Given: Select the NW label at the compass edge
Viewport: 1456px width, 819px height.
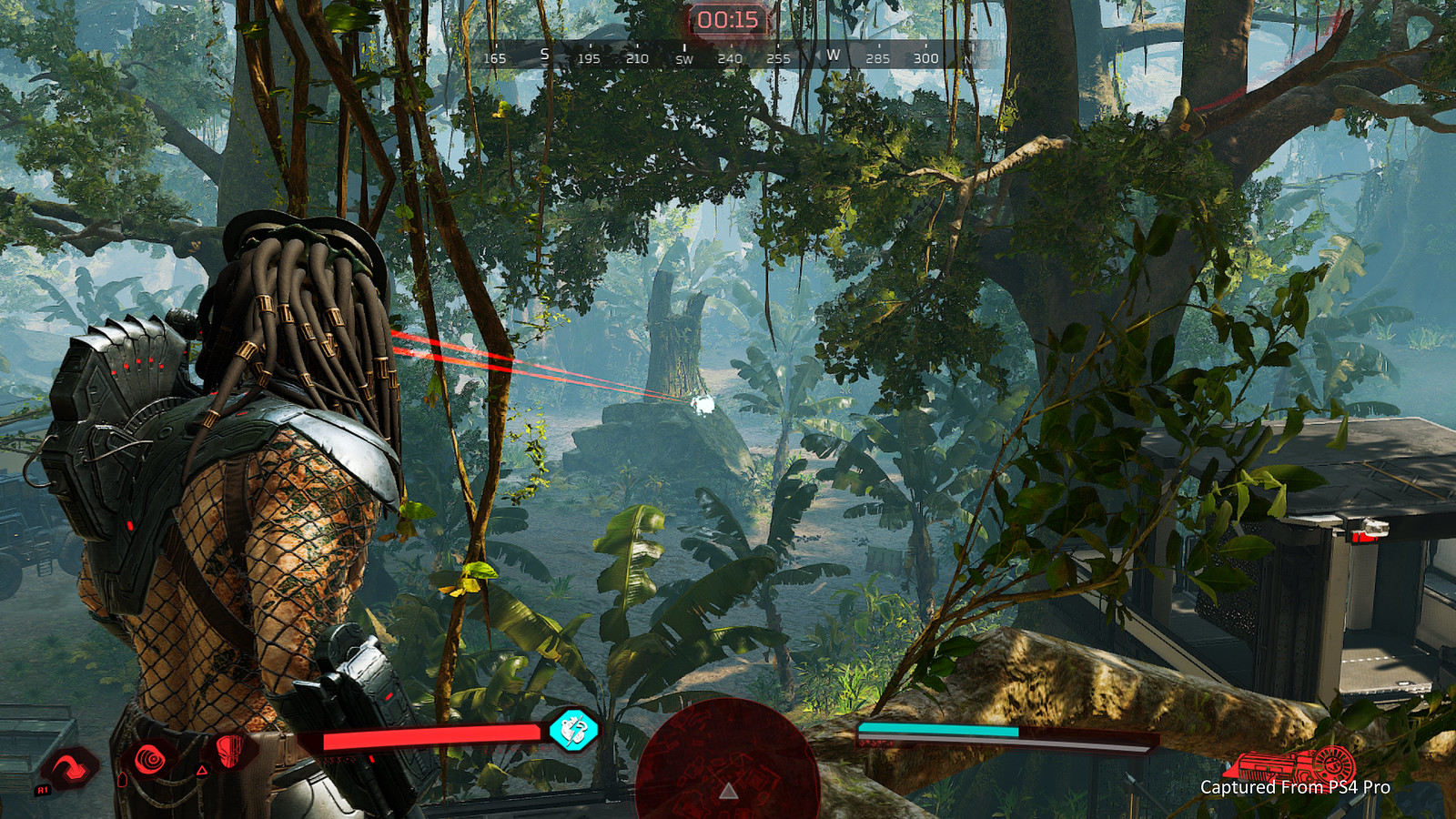Looking at the screenshot, I should [971, 57].
